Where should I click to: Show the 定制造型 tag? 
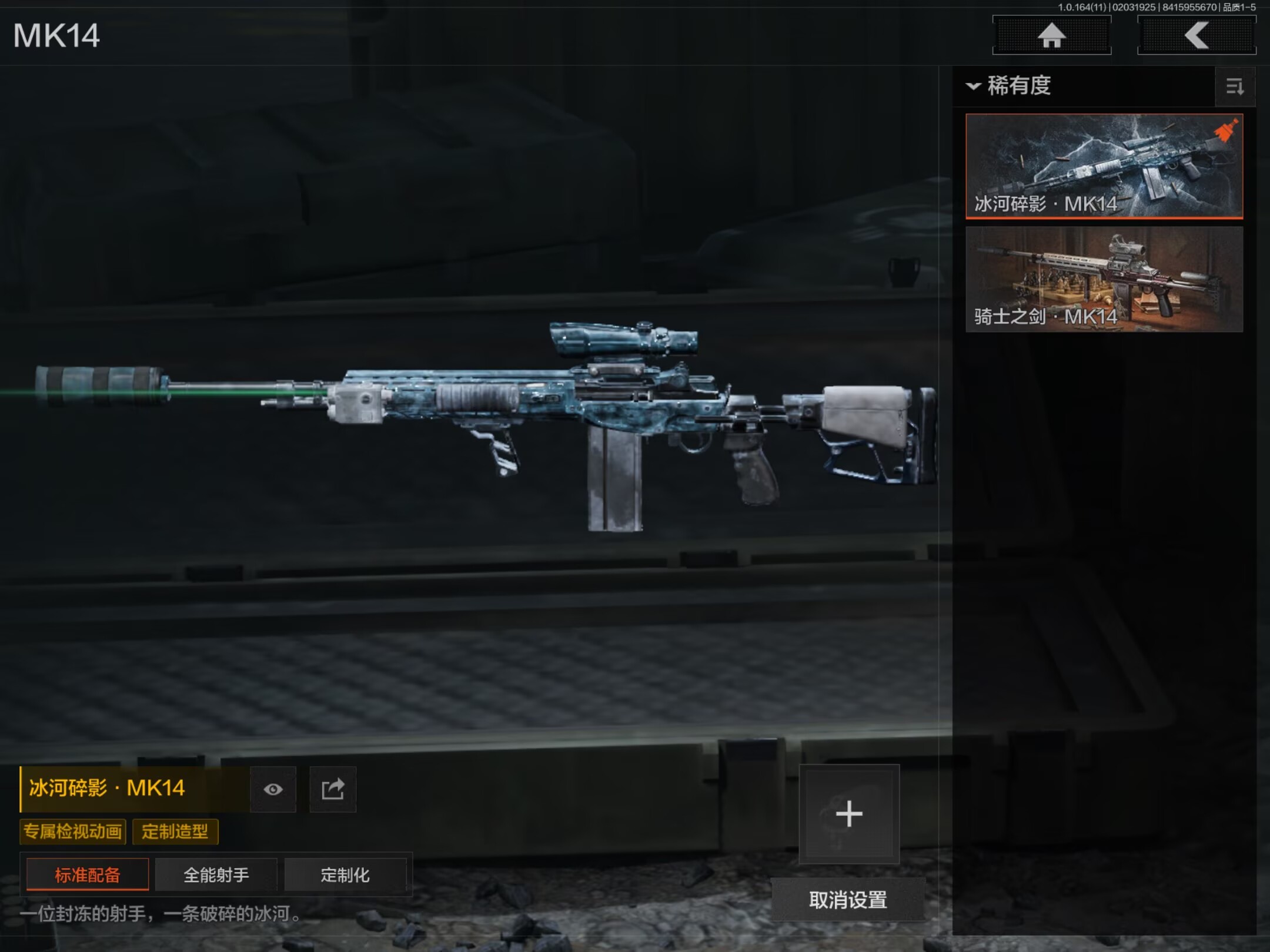(175, 832)
